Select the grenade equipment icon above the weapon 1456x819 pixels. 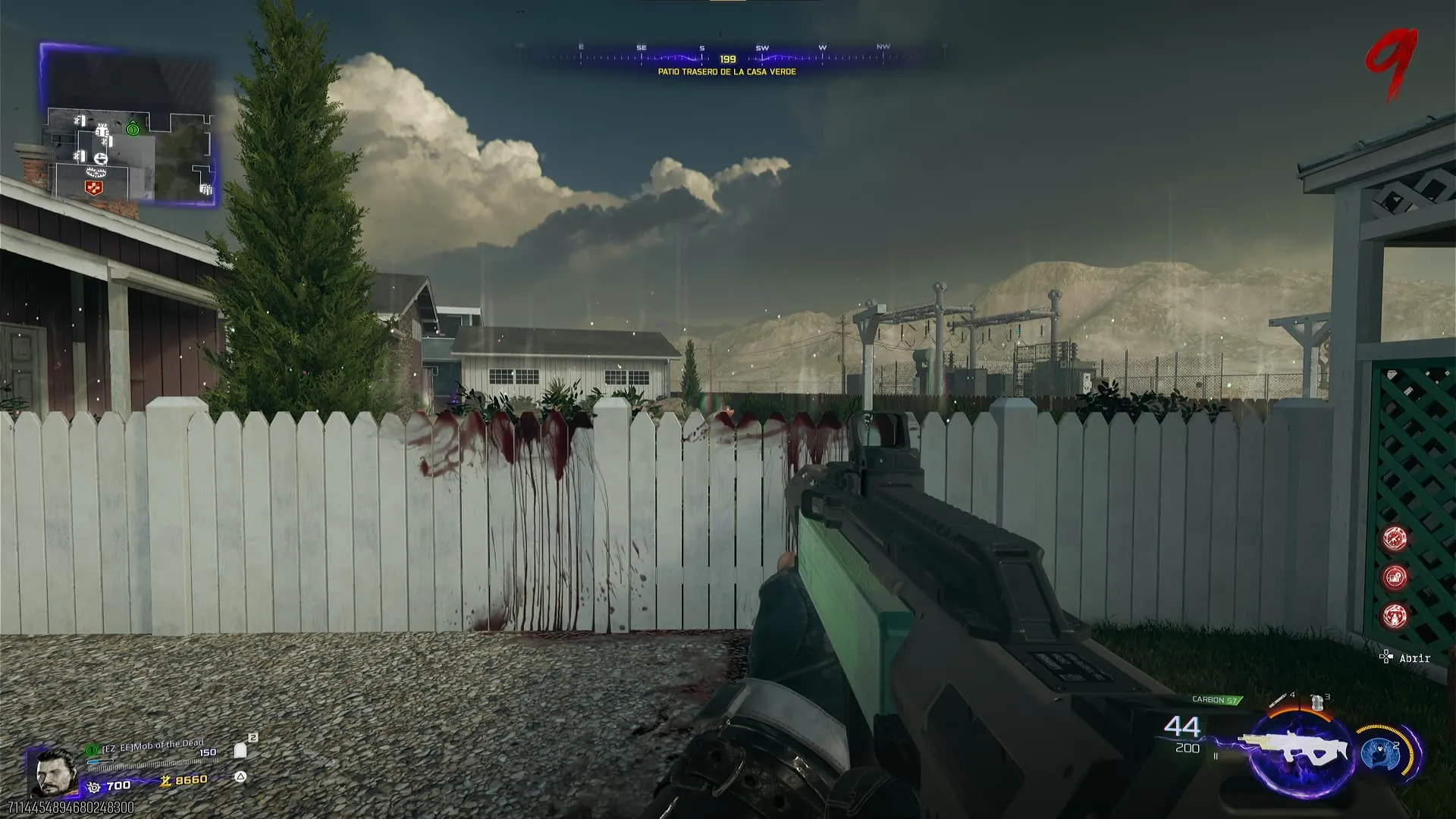click(1317, 702)
